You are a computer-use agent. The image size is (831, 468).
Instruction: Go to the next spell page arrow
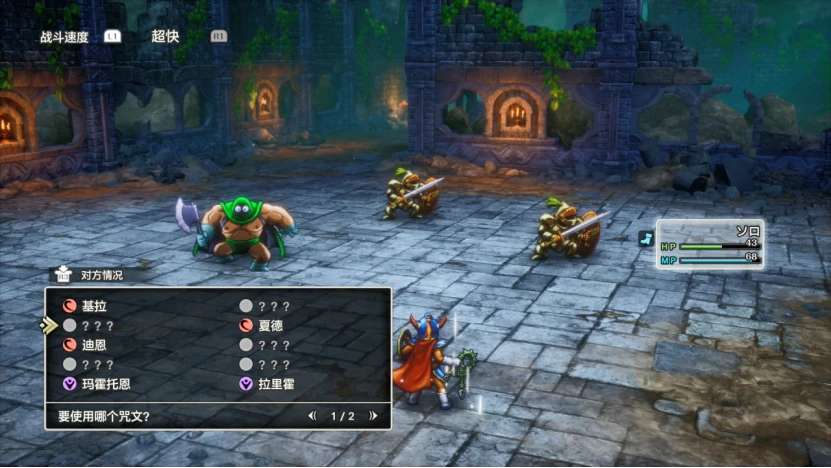click(x=373, y=416)
